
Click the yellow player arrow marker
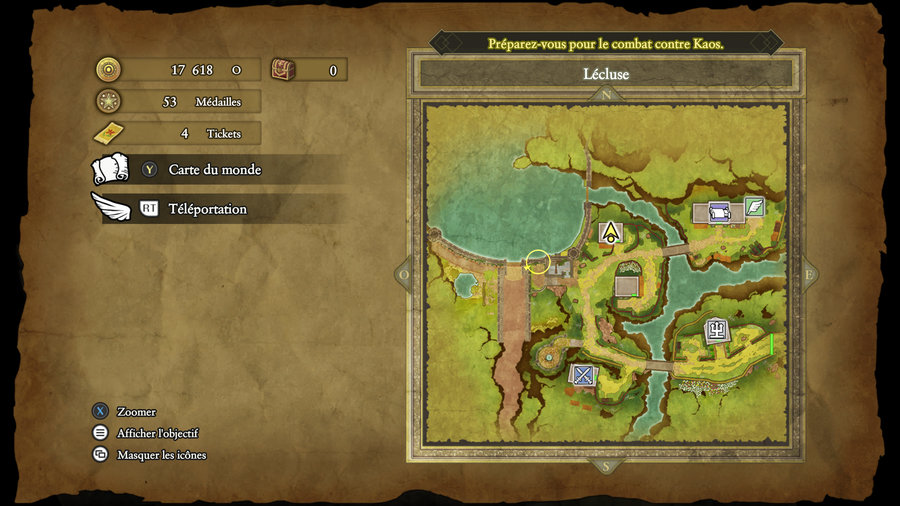(609, 234)
